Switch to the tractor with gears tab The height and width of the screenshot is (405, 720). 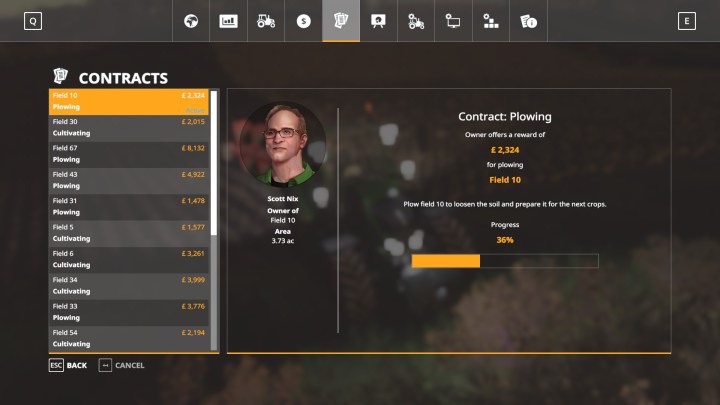(x=416, y=21)
